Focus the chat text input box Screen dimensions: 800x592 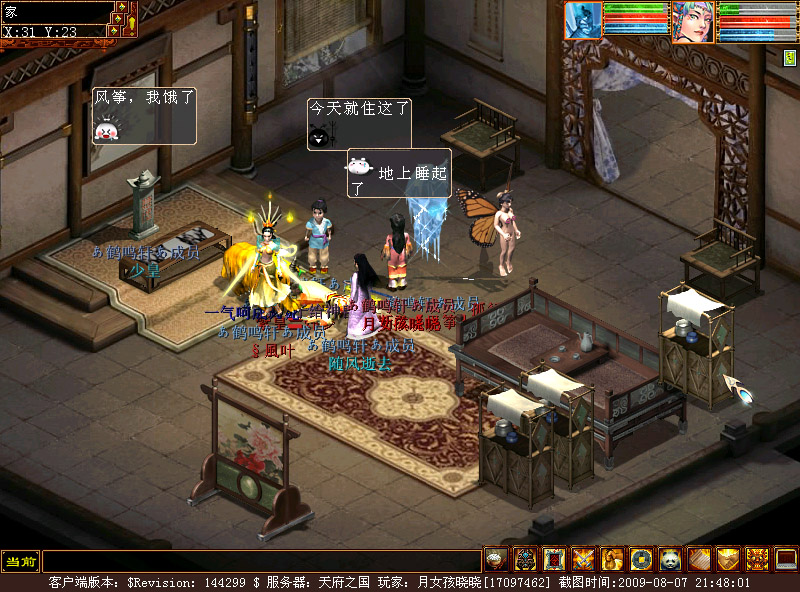pyautogui.click(x=262, y=561)
